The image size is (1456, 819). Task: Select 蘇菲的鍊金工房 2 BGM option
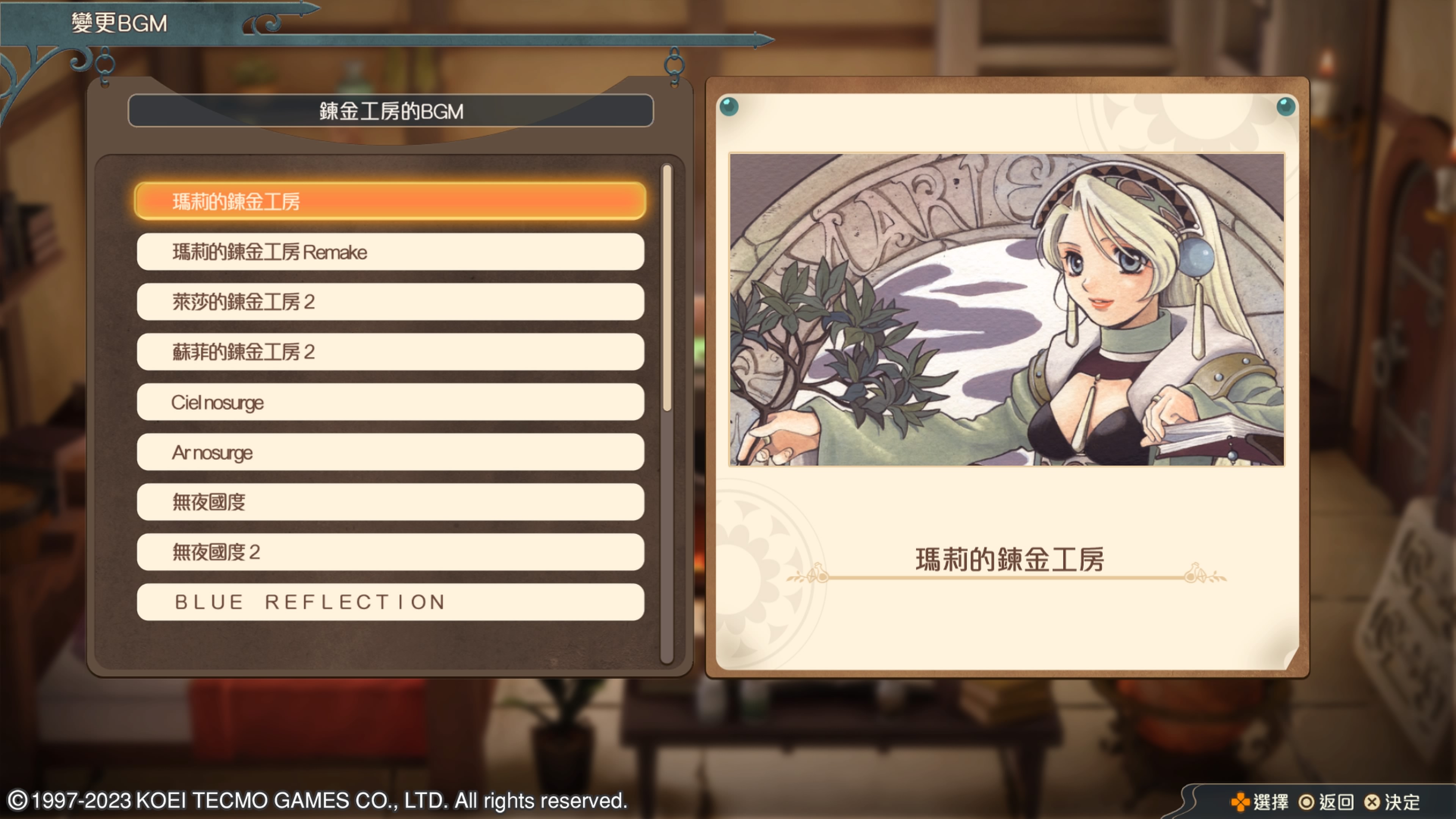click(390, 352)
